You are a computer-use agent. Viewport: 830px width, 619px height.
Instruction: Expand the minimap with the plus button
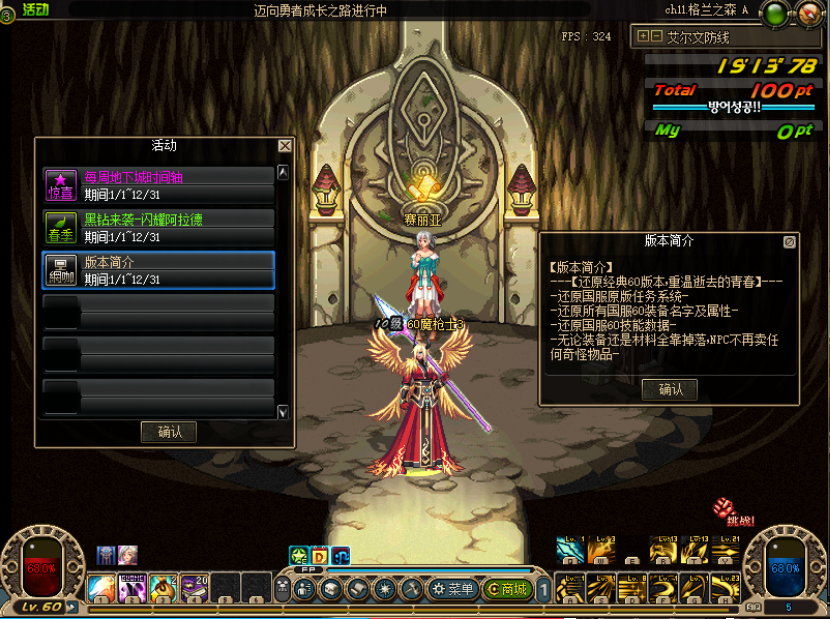[x=642, y=36]
